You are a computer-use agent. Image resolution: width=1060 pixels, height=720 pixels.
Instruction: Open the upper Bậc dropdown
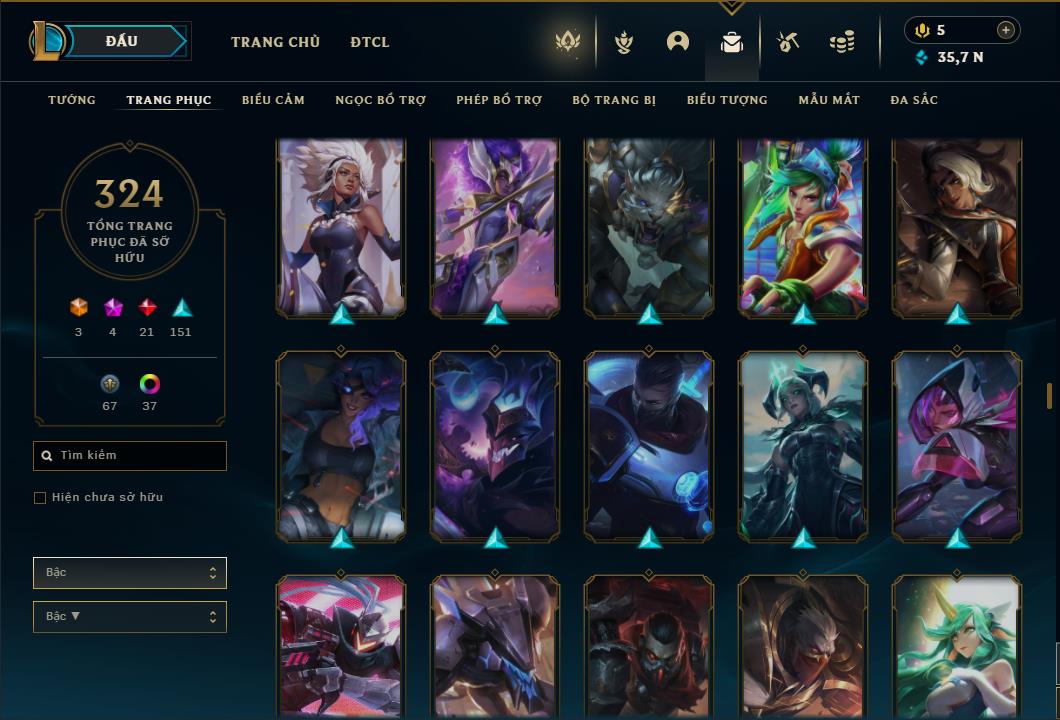point(130,573)
